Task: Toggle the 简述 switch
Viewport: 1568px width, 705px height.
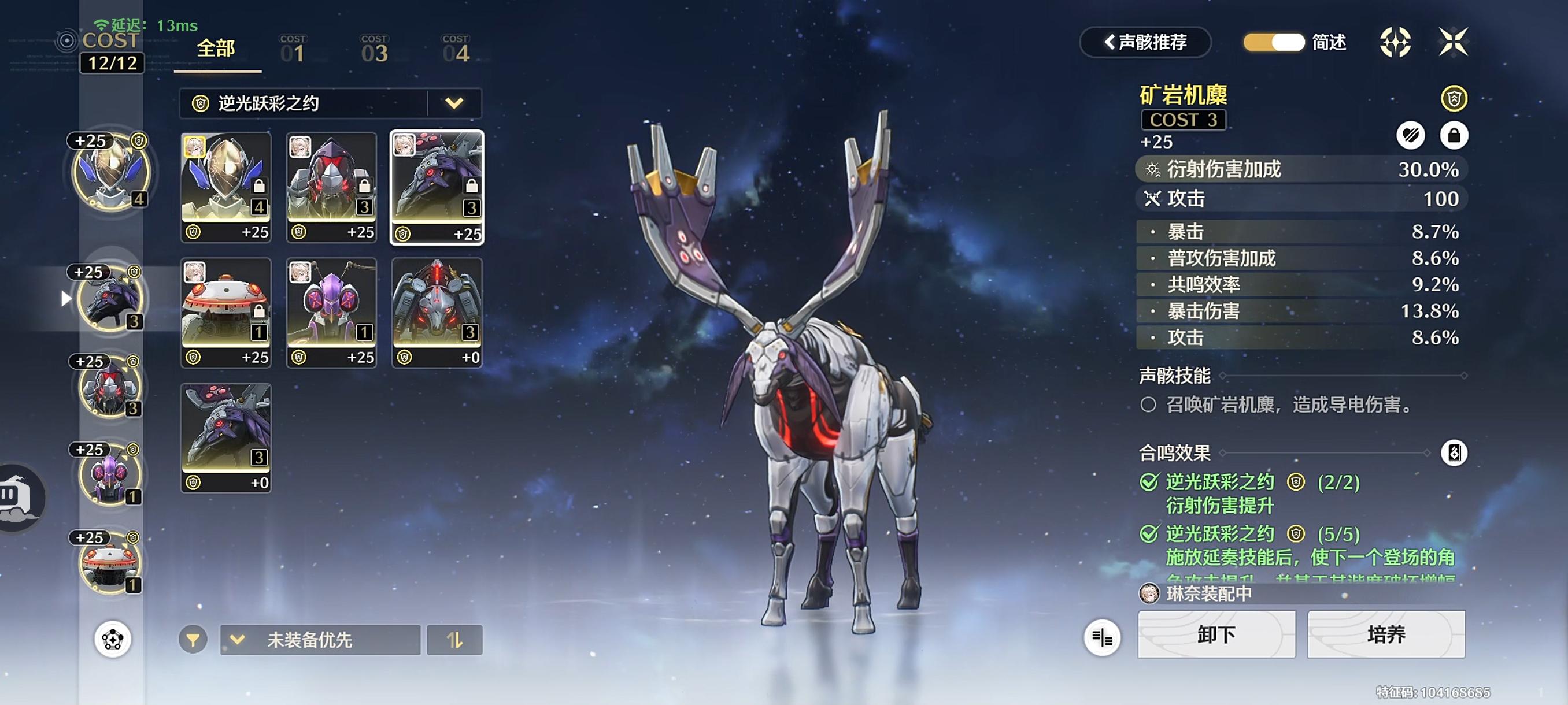Action: (1273, 42)
